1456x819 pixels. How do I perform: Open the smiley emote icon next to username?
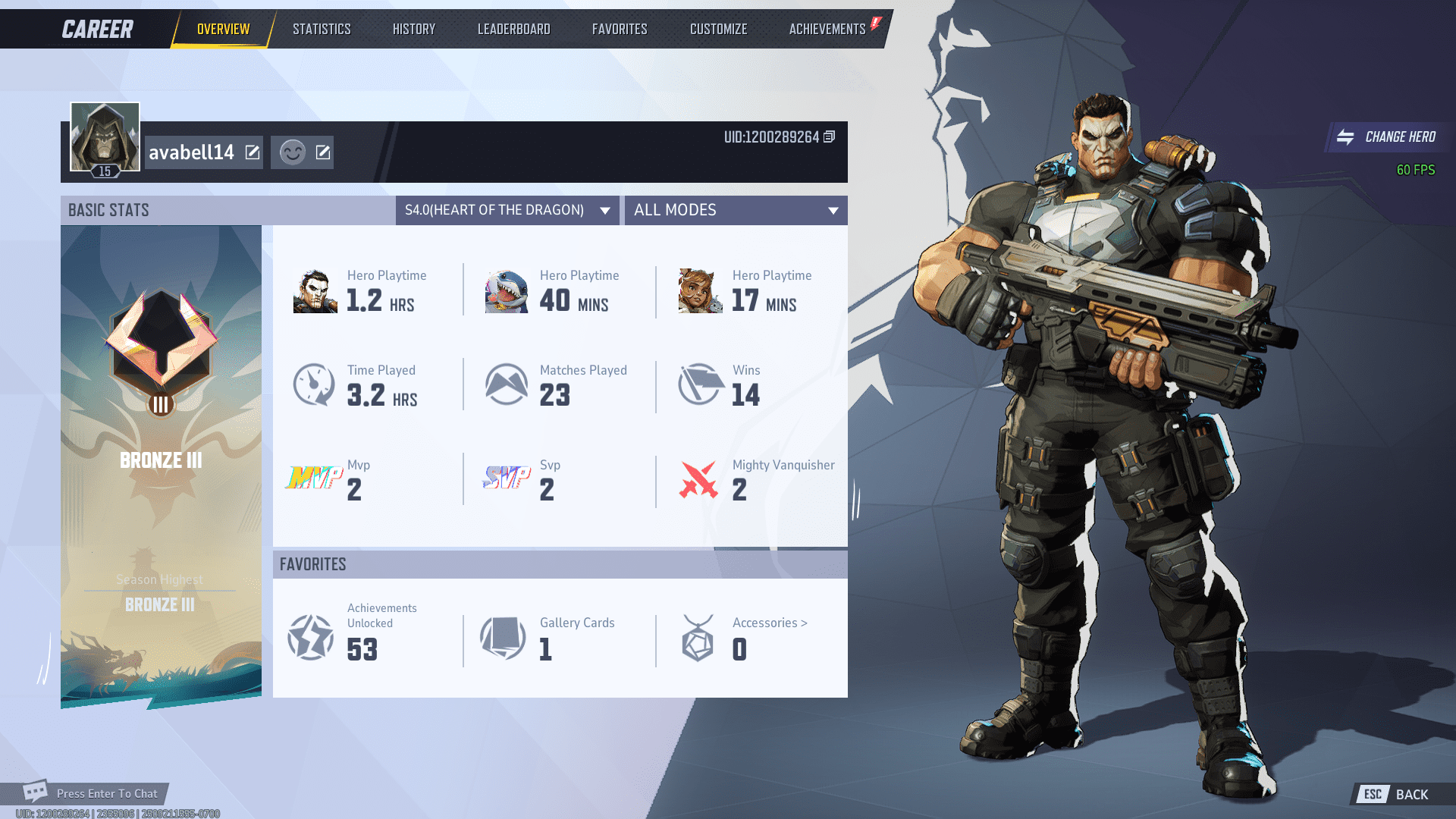click(x=290, y=152)
